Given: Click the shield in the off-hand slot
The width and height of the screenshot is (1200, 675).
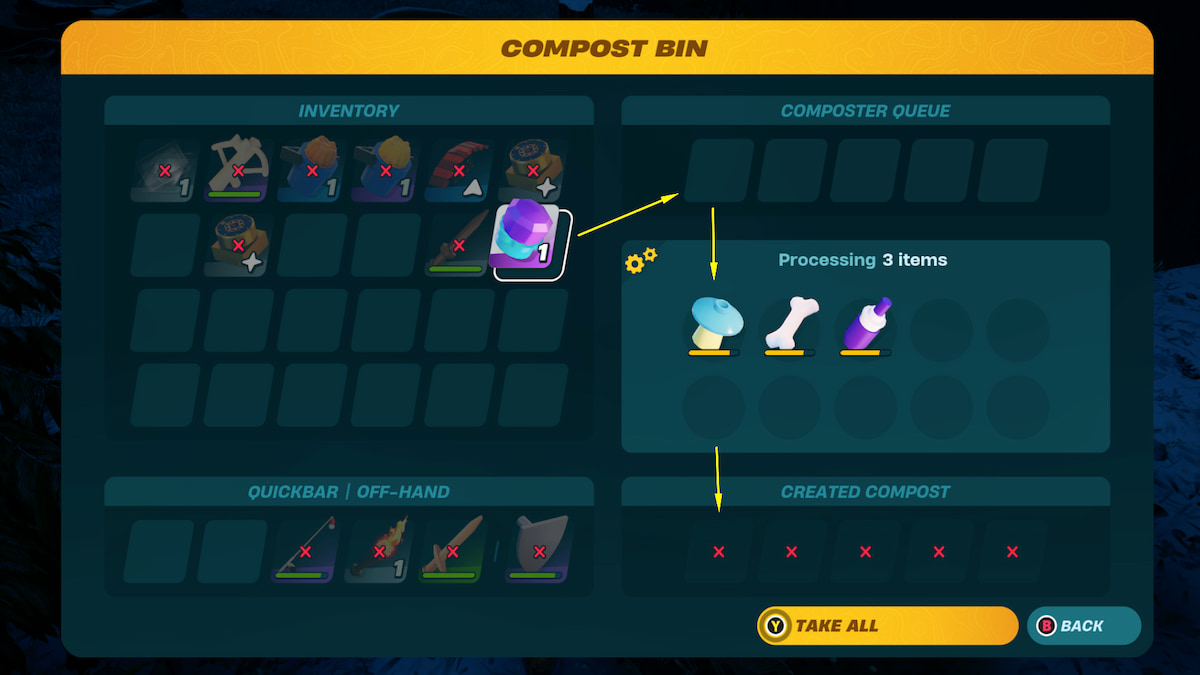Looking at the screenshot, I should click(x=539, y=550).
